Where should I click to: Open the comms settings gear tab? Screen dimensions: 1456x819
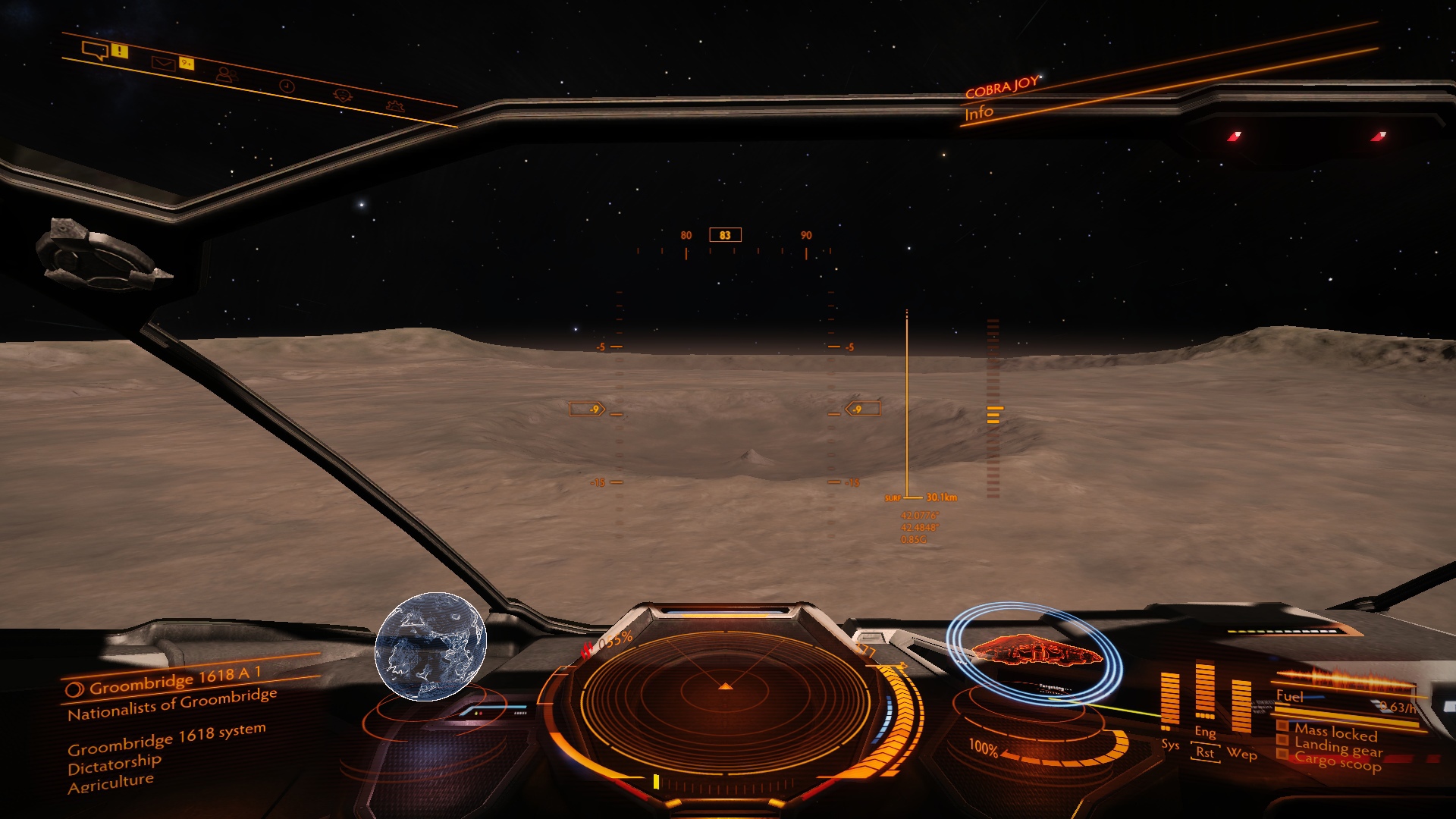394,105
